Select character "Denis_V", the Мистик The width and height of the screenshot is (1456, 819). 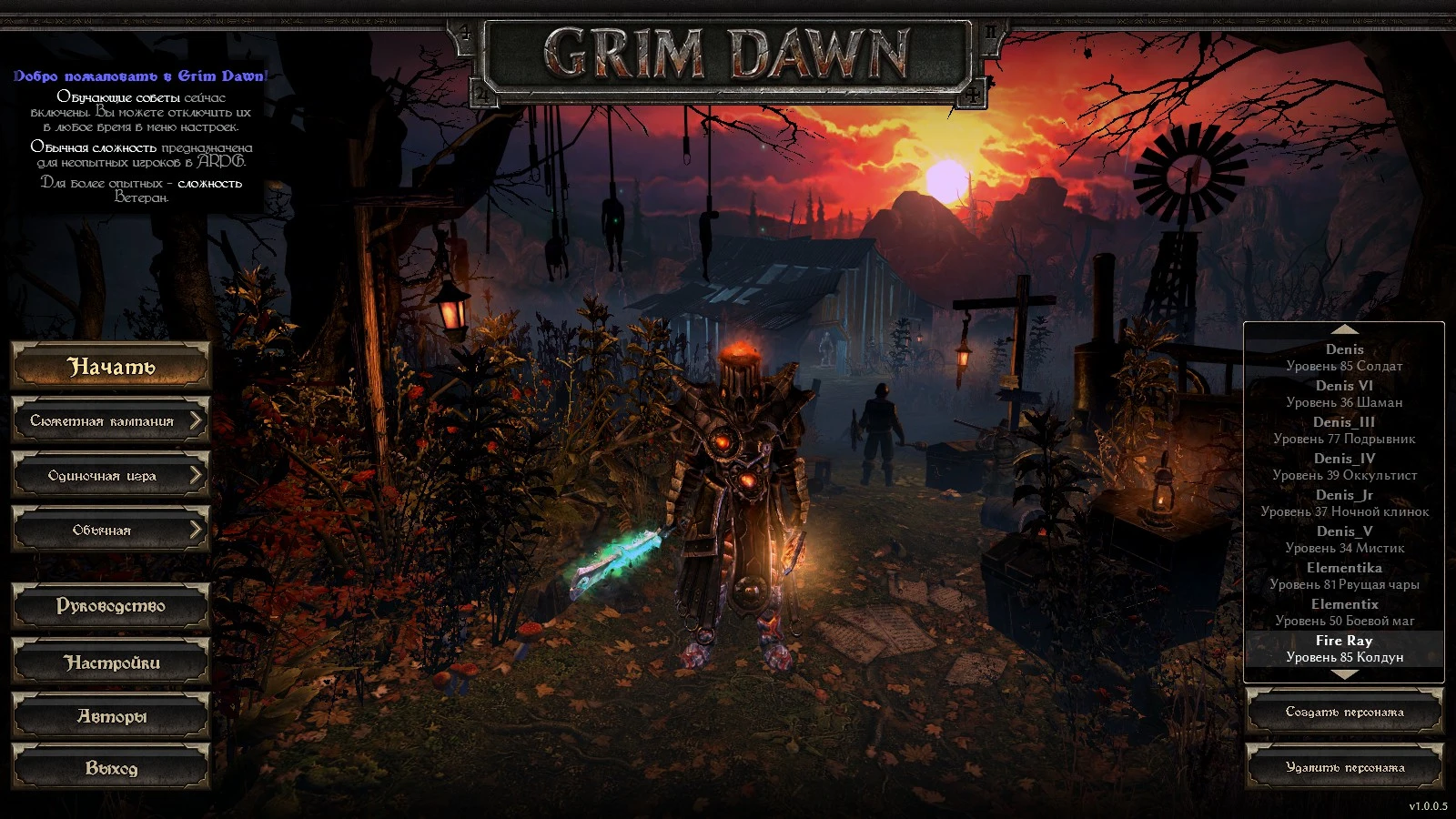point(1345,540)
